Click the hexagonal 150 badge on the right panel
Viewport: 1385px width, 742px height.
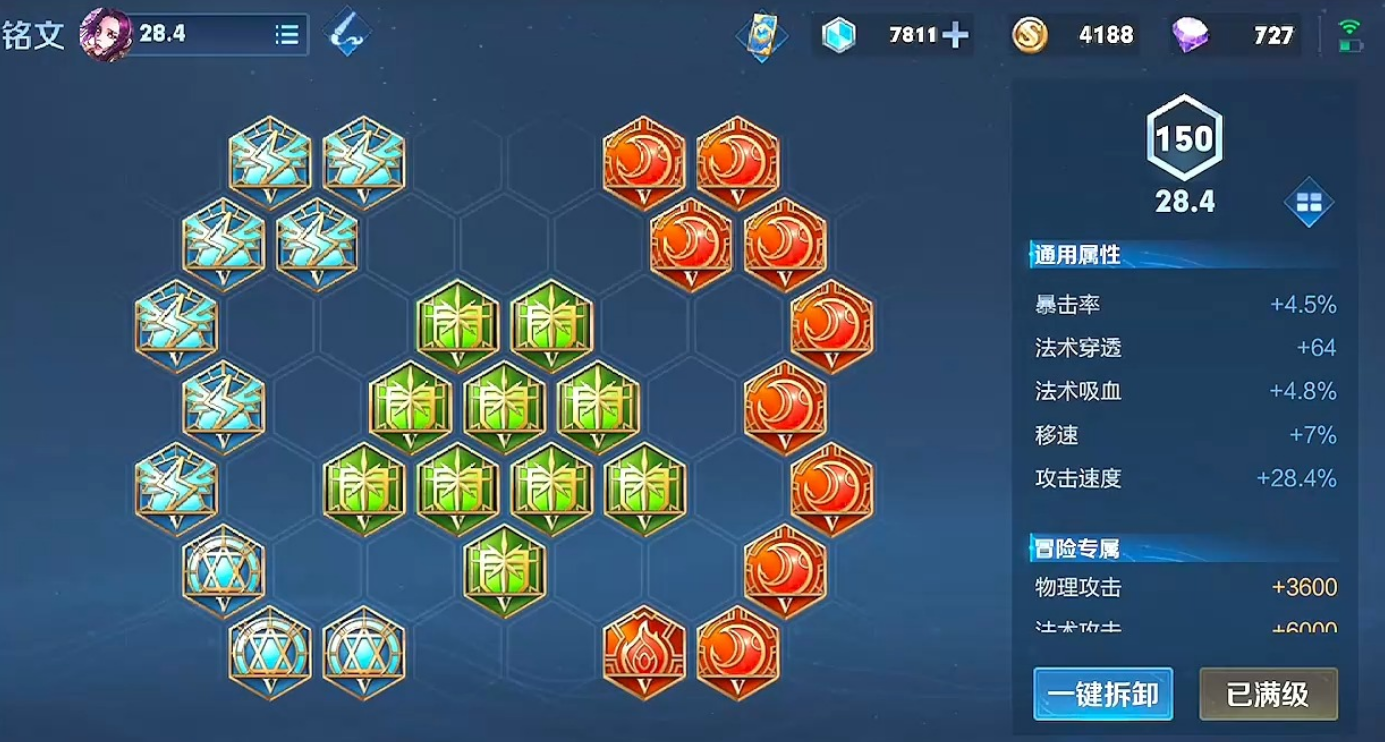tap(1184, 142)
